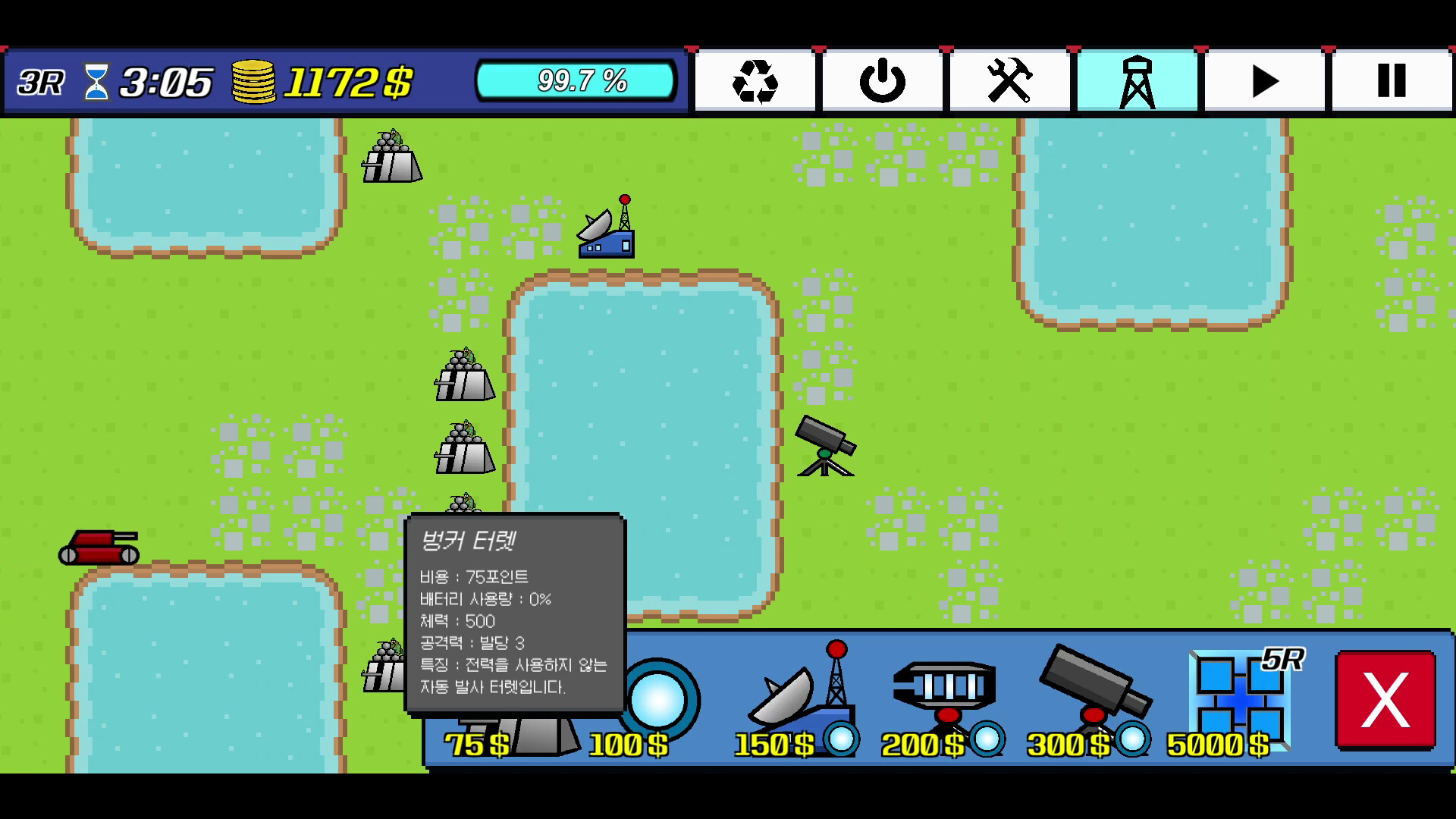Toggle the play speed button
Viewport: 1456px width, 819px height.
pos(1263,80)
